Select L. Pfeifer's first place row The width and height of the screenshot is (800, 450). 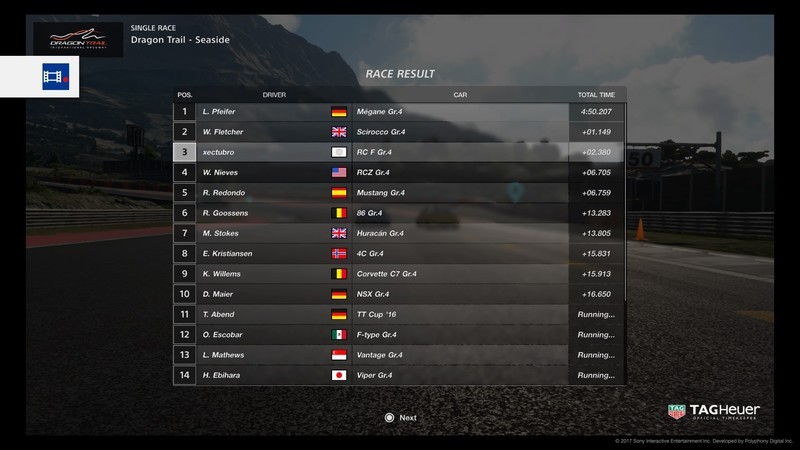coord(400,112)
